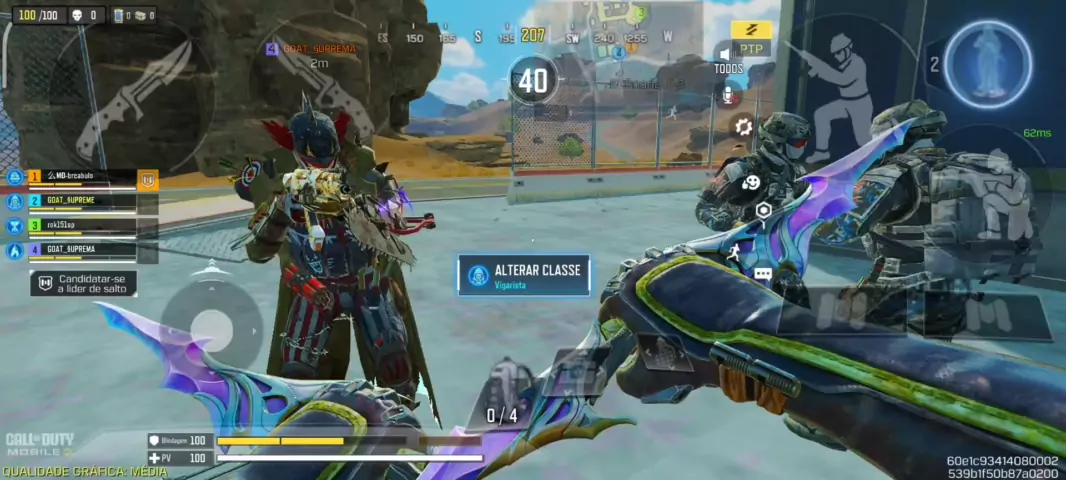
Task: Tap the orange jump-leader badge beside MD-brcabulo
Action: (148, 180)
